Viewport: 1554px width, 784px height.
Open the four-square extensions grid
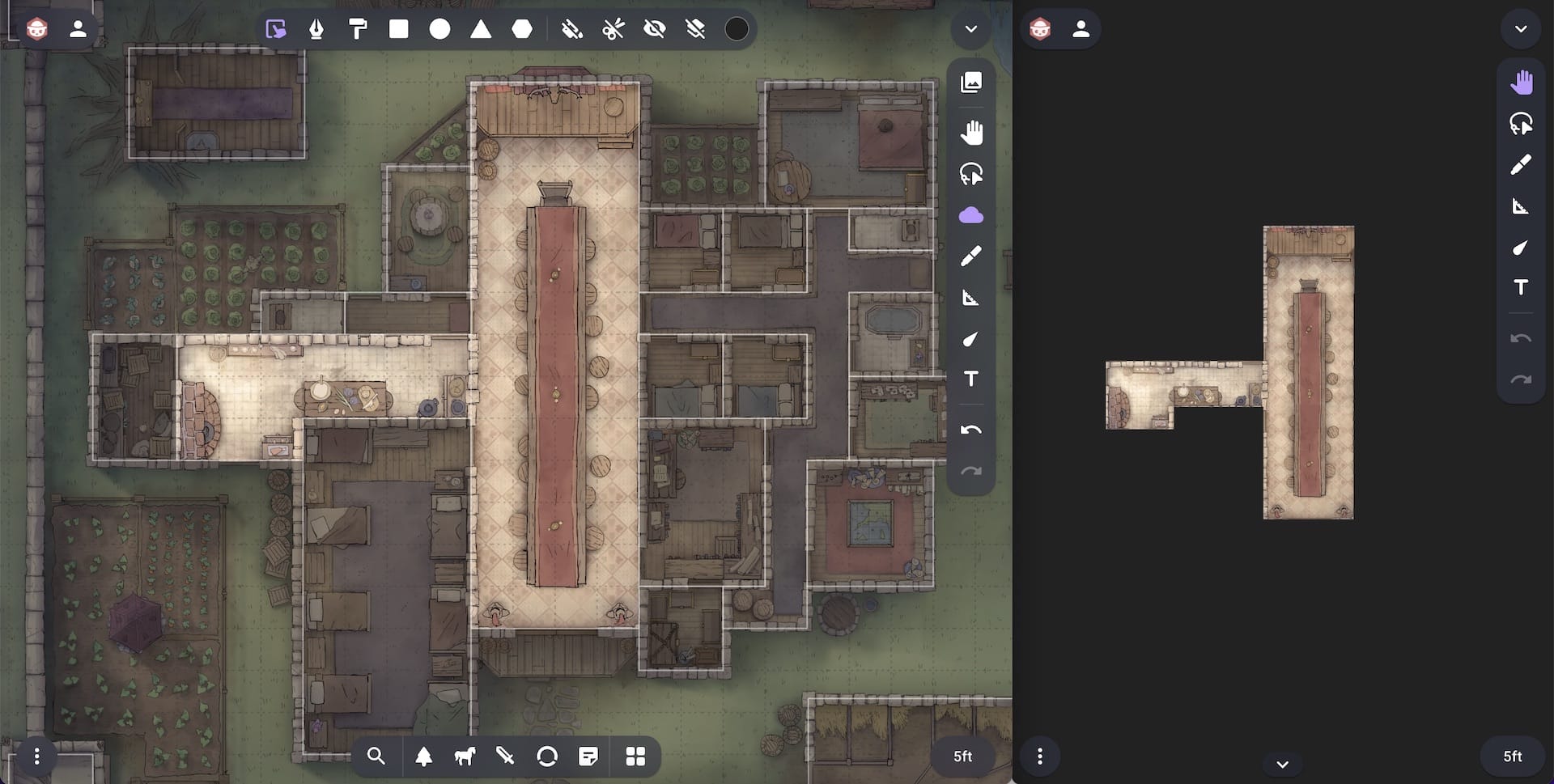[635, 756]
